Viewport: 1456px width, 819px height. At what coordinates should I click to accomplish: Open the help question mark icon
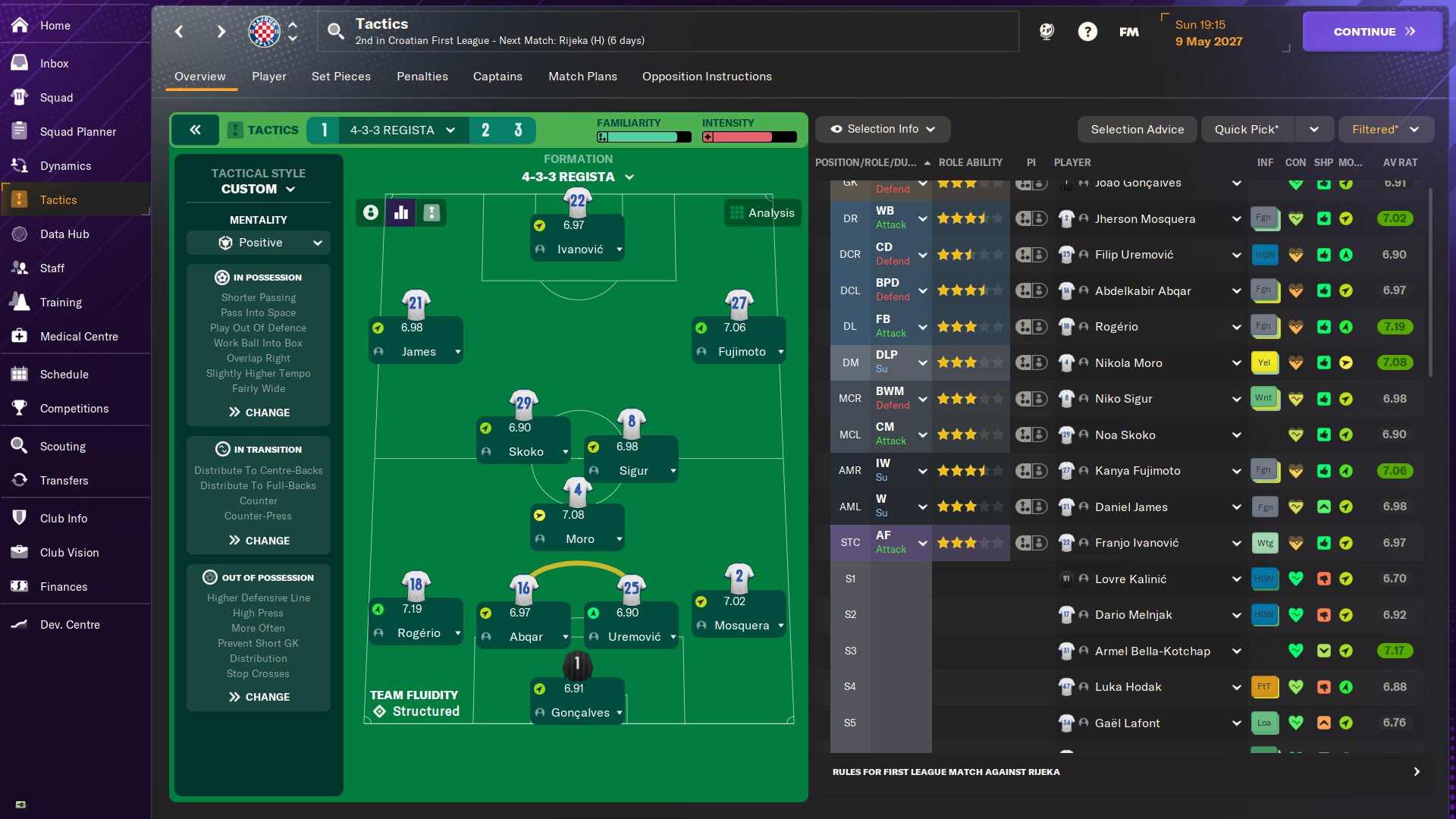[x=1087, y=31]
